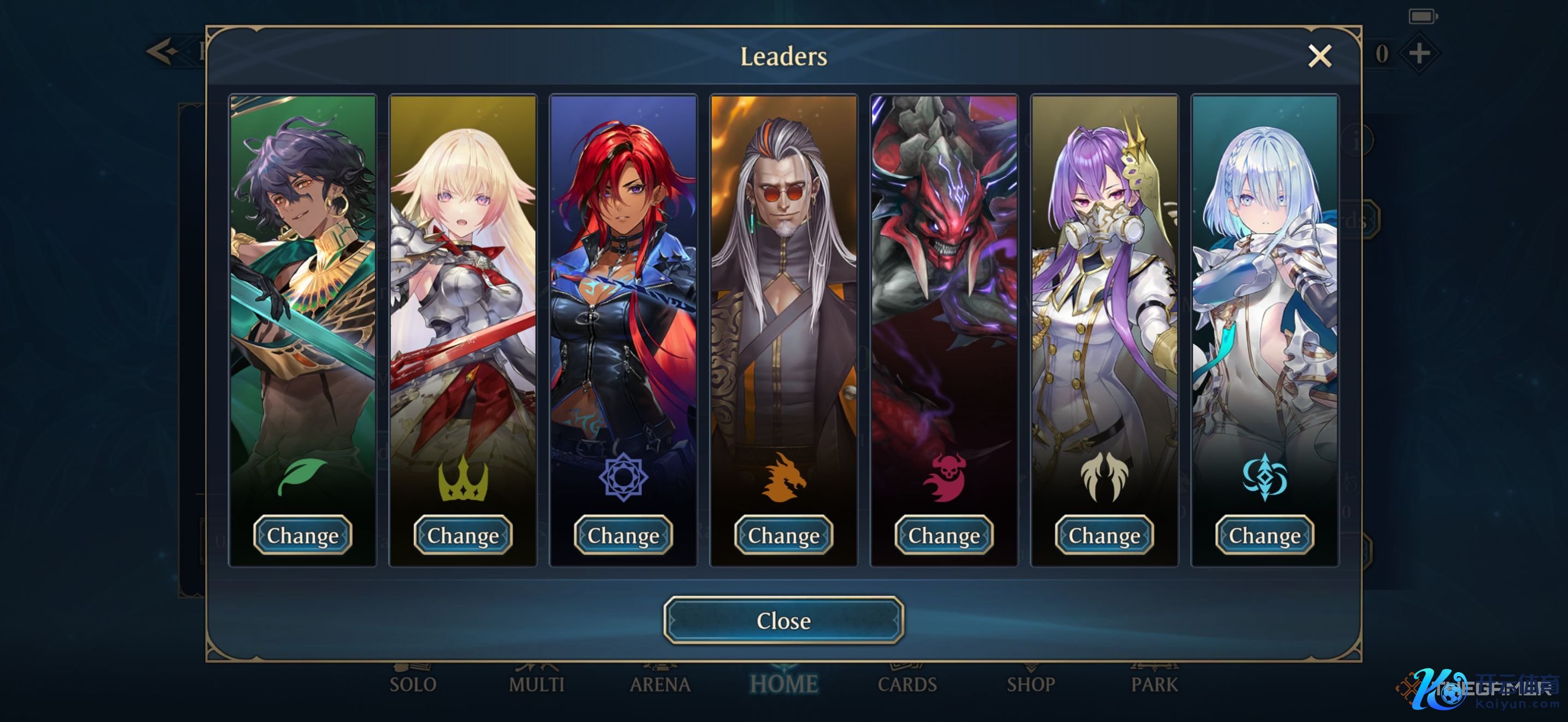Viewport: 1568px width, 722px height.
Task: Click the wide Close button
Action: [783, 620]
